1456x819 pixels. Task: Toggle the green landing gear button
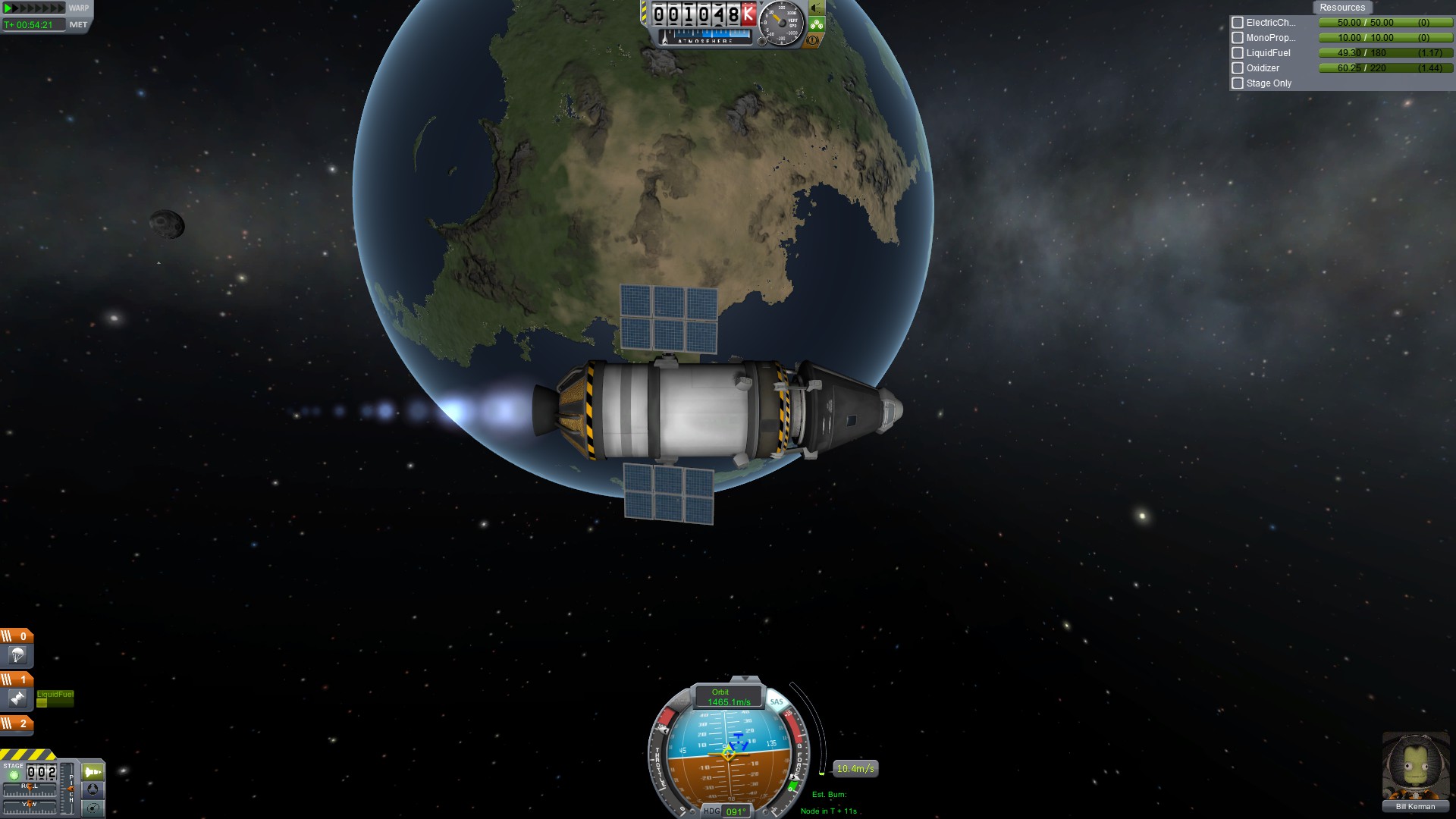click(816, 24)
